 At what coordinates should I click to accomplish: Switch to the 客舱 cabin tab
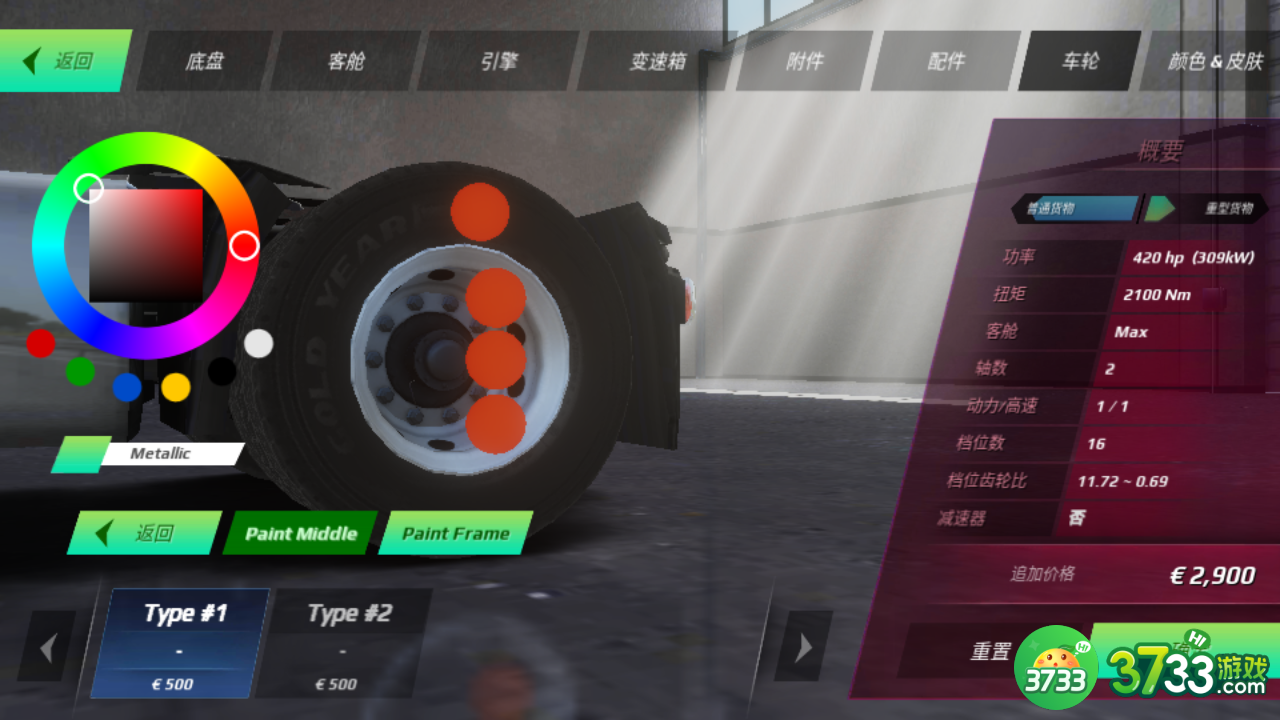[x=346, y=62]
